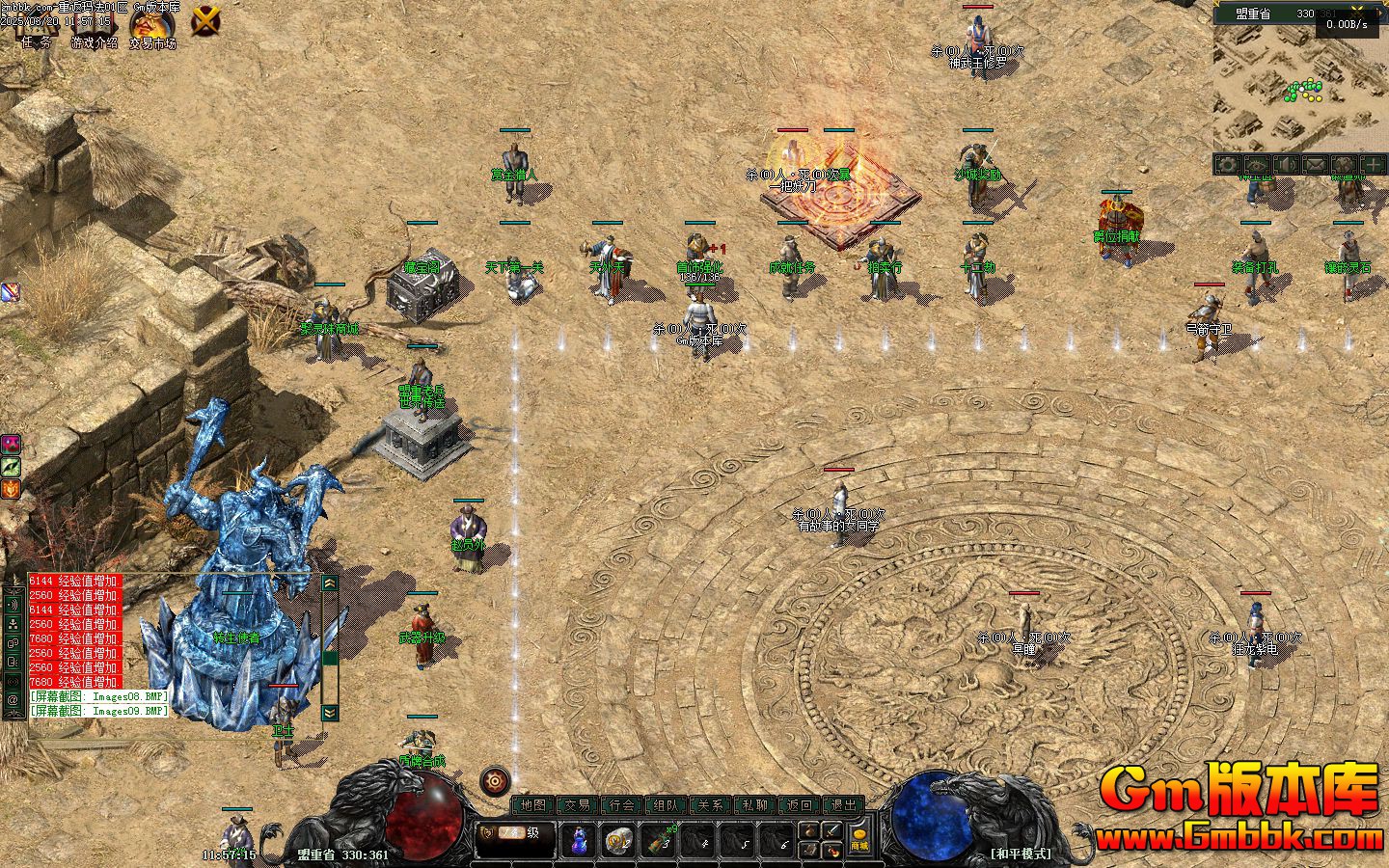Click the golden crossed X icon
1389x868 pixels.
click(x=205, y=20)
